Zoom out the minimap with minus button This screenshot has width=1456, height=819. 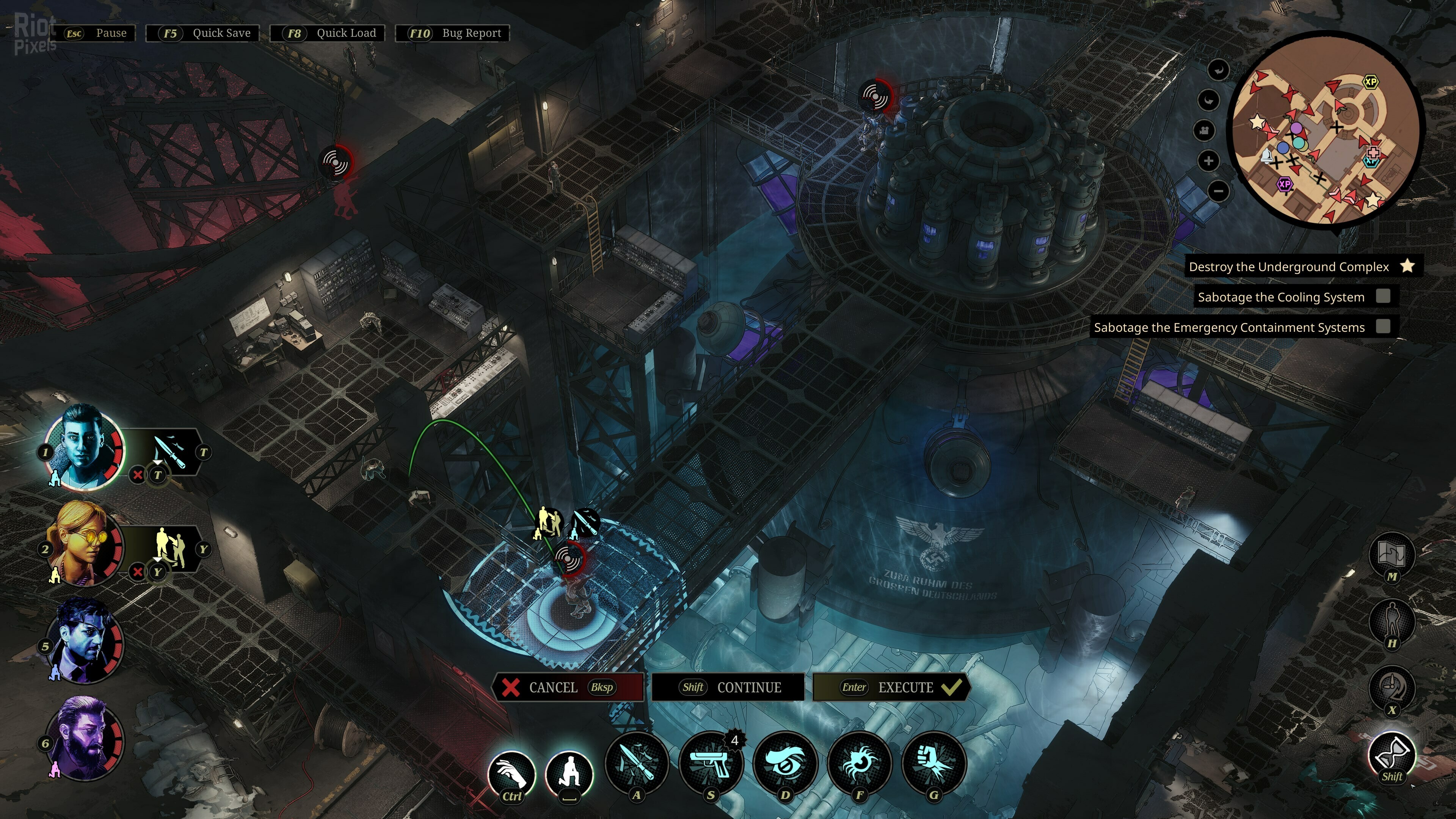click(1219, 191)
